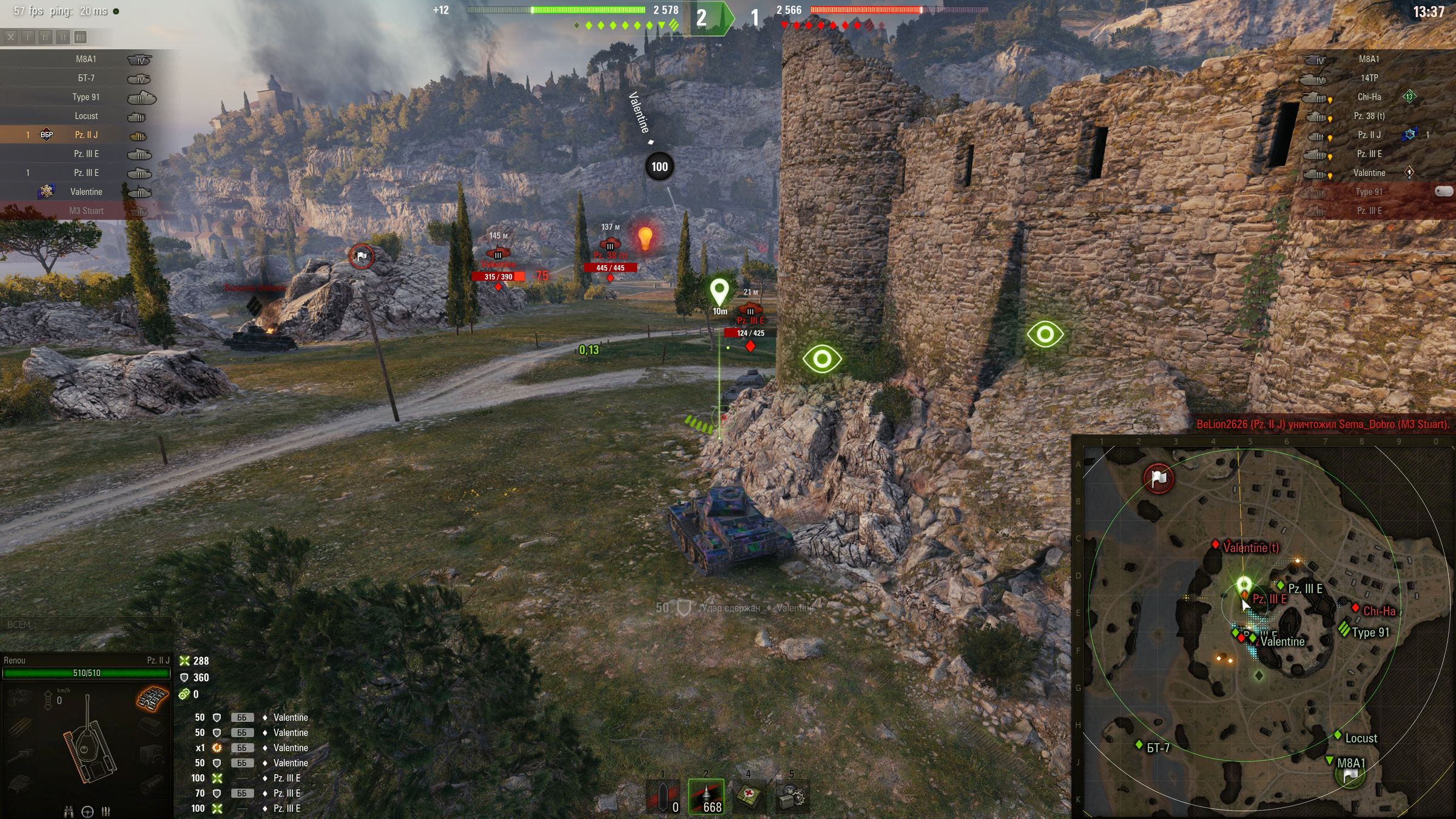Viewport: 1456px width, 819px height.
Task: Hide the team panel with the X button
Action: tap(11, 38)
